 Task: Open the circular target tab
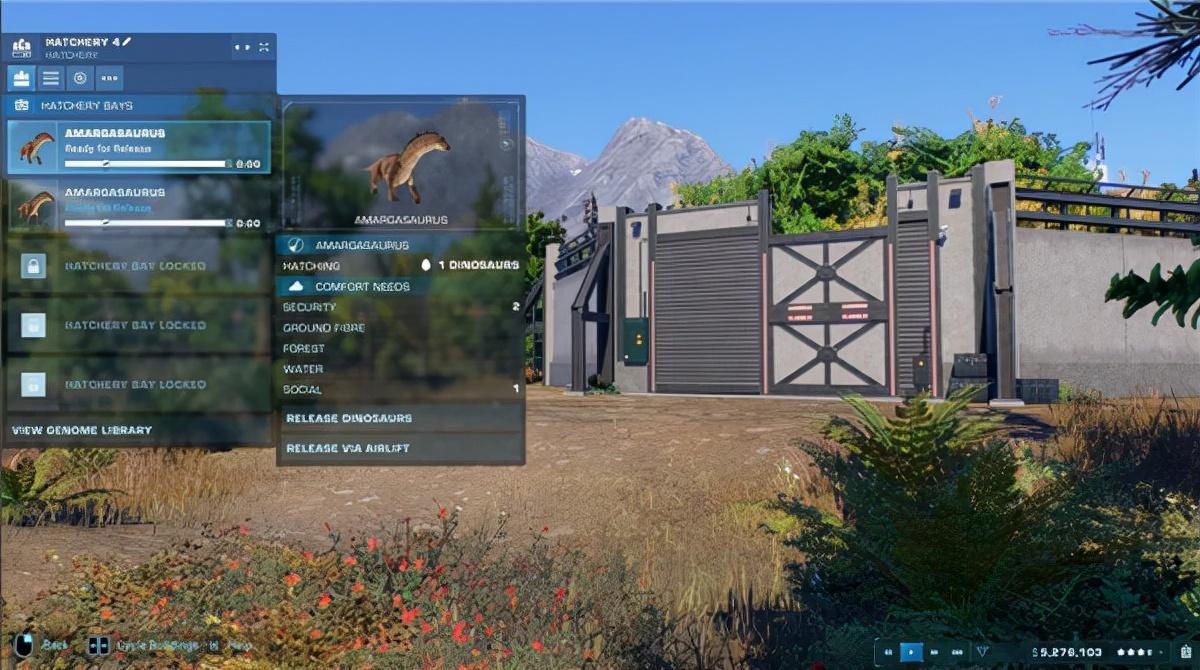(x=80, y=78)
